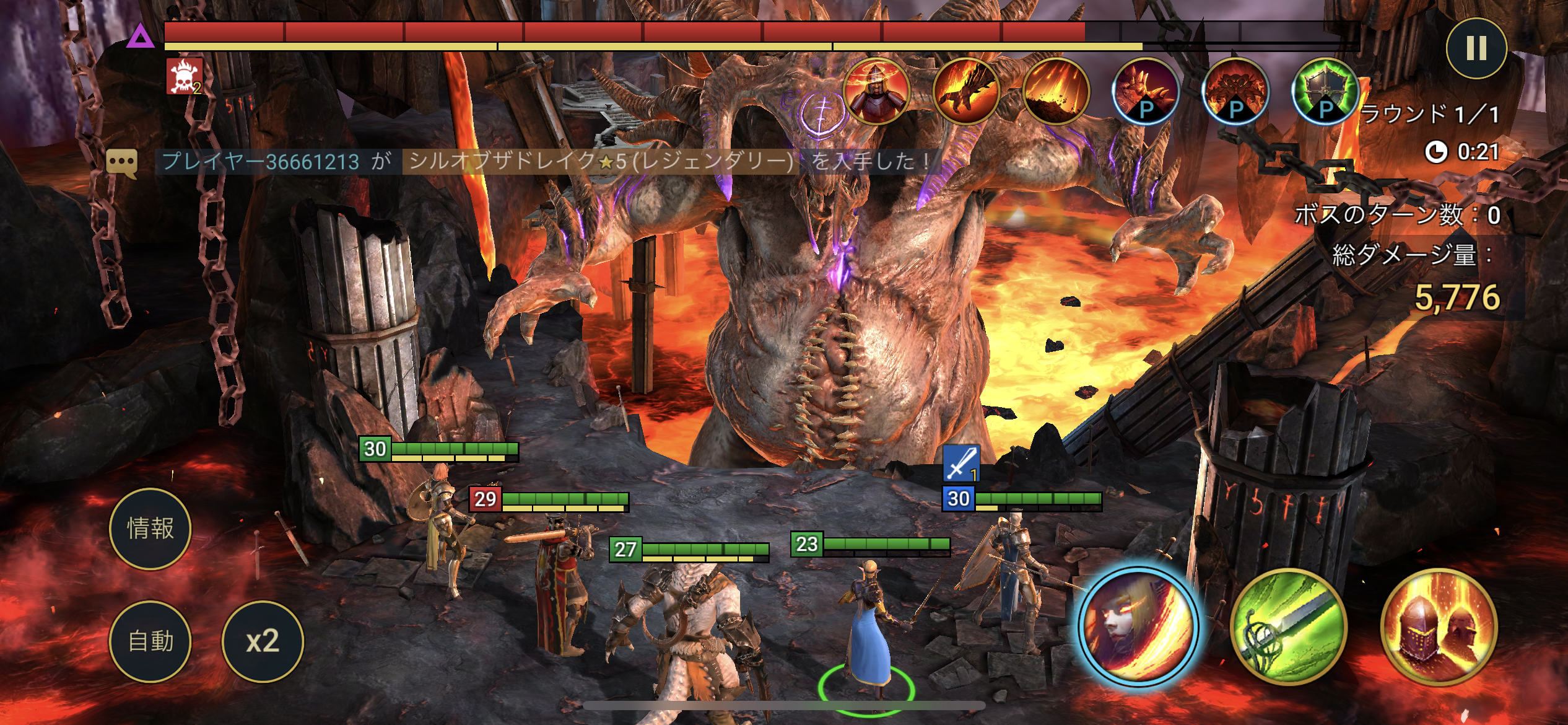Viewport: 1568px width, 725px height.
Task: Open the chat speech bubble icon
Action: coord(121,162)
